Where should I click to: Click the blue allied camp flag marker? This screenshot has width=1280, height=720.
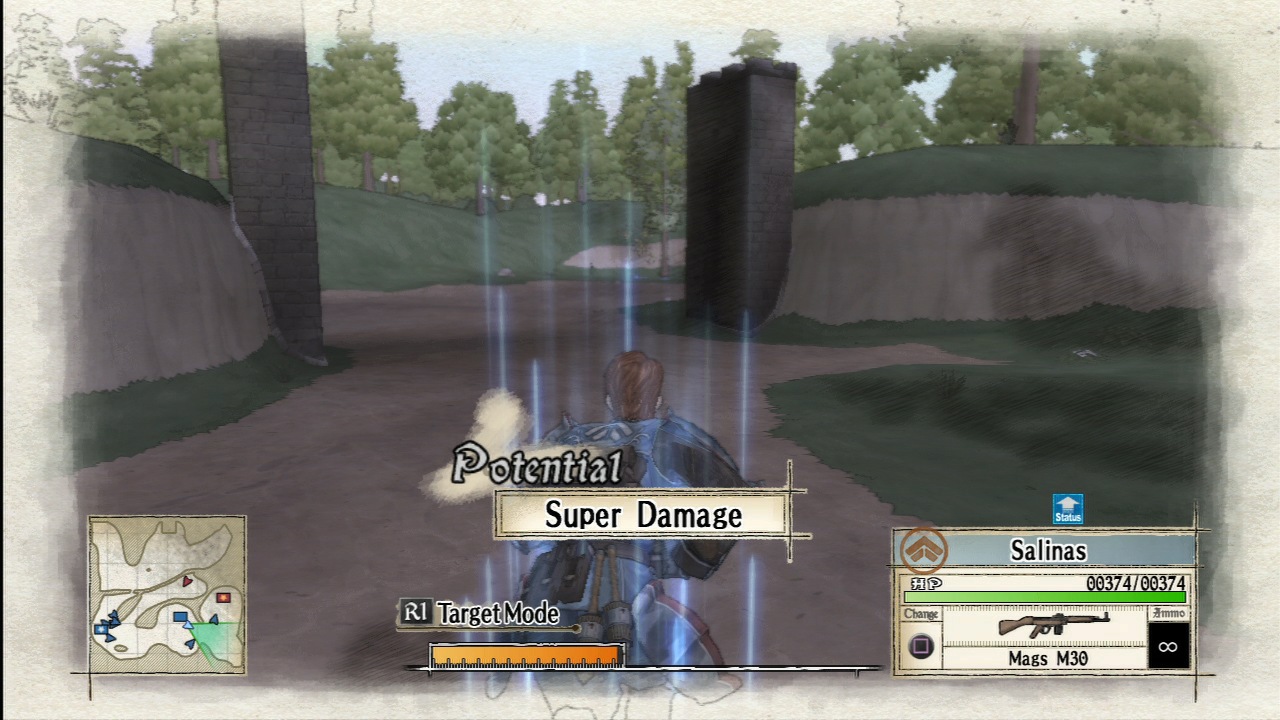coord(100,627)
